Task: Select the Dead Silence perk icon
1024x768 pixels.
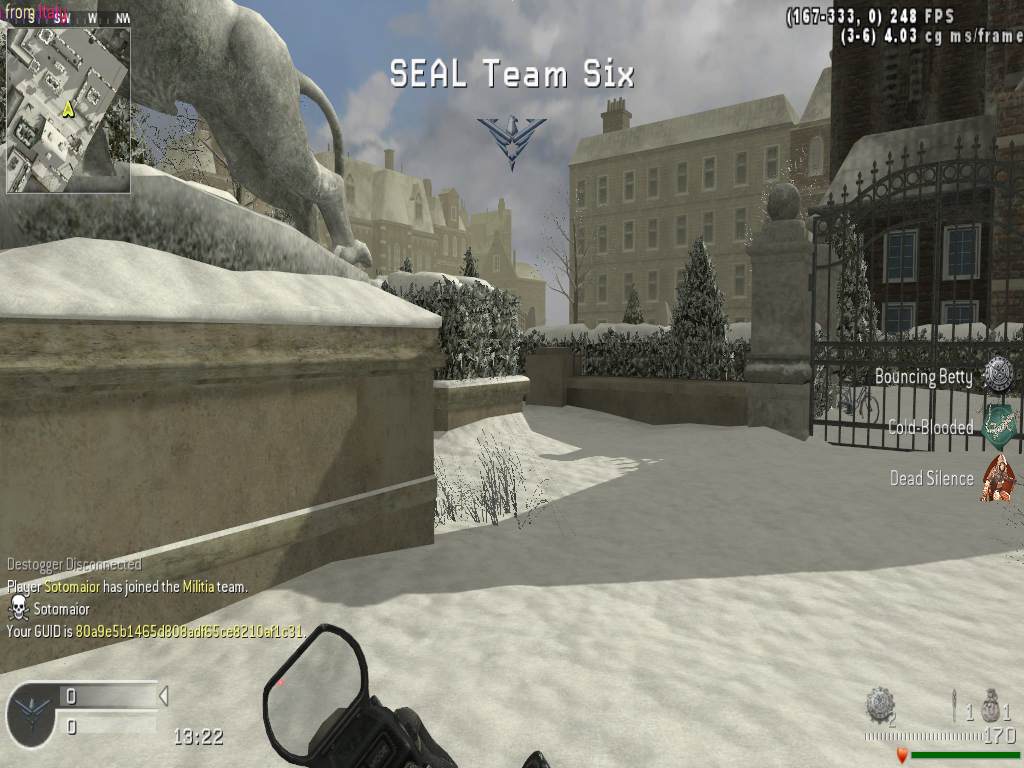Action: click(x=997, y=477)
